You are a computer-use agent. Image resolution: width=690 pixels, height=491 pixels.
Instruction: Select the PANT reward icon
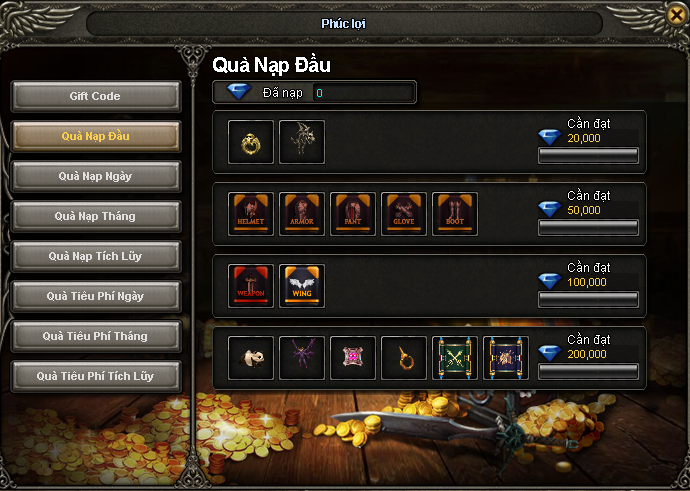(353, 214)
